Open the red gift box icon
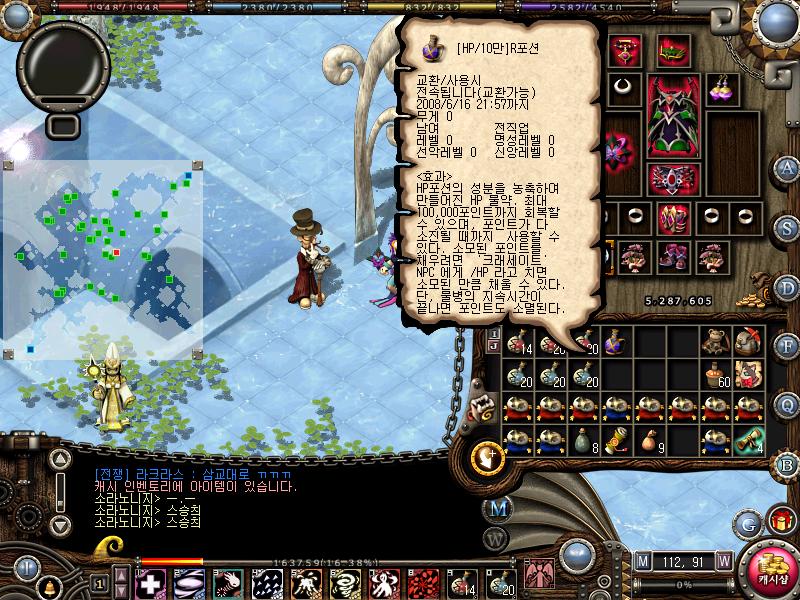The image size is (800, 600). (x=780, y=521)
